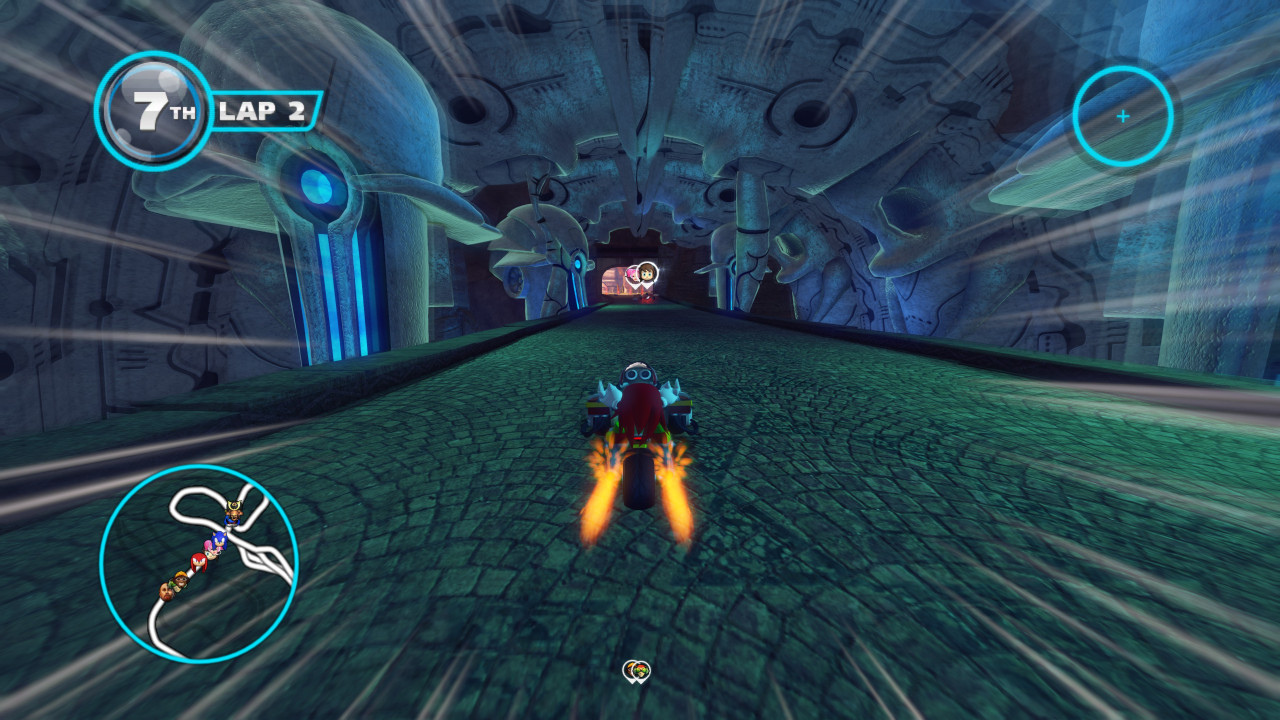This screenshot has width=1280, height=720.
Task: Click the circular track minimap
Action: pos(199,564)
